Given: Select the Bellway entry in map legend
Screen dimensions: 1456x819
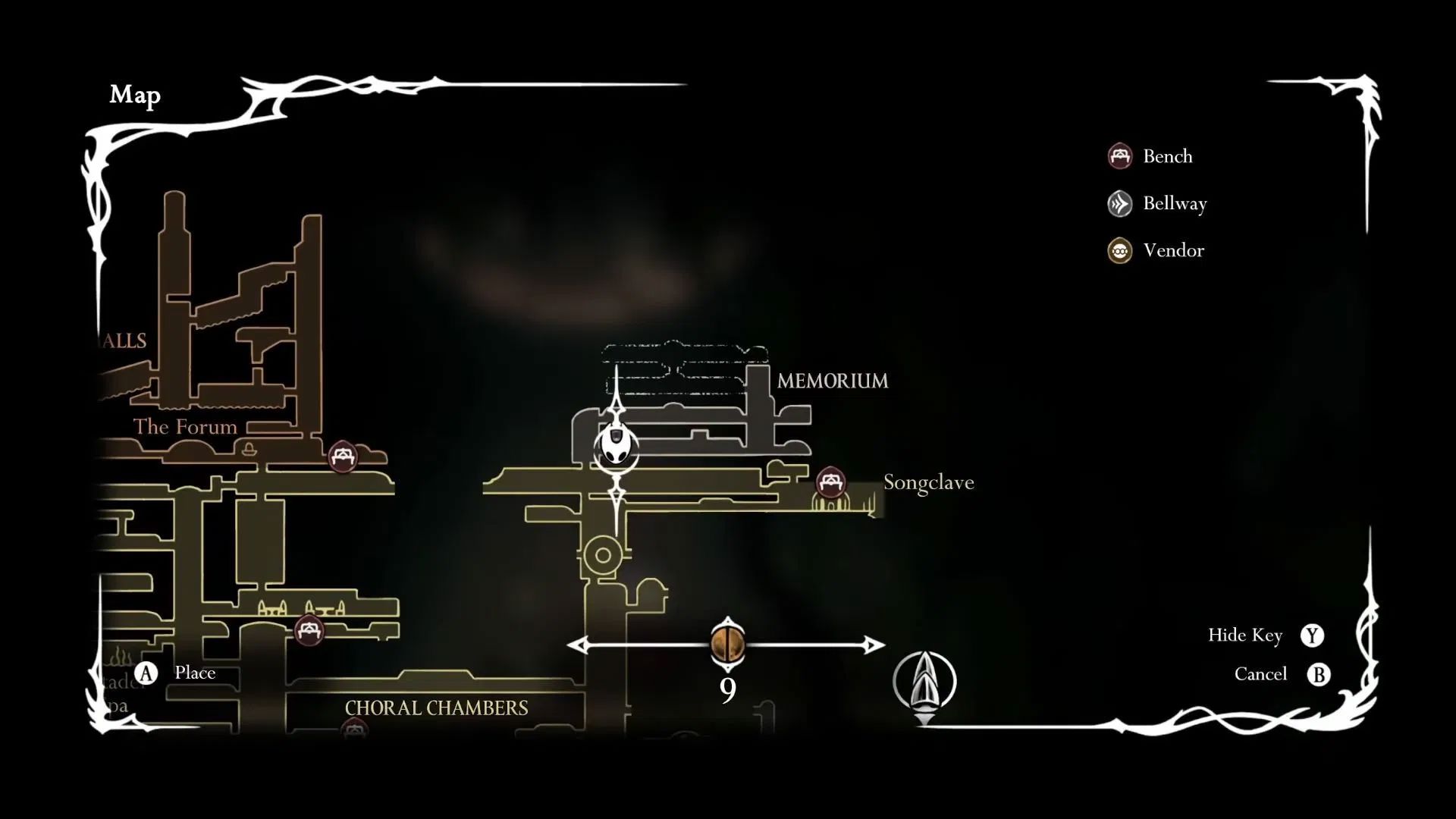Looking at the screenshot, I should click(1157, 203).
